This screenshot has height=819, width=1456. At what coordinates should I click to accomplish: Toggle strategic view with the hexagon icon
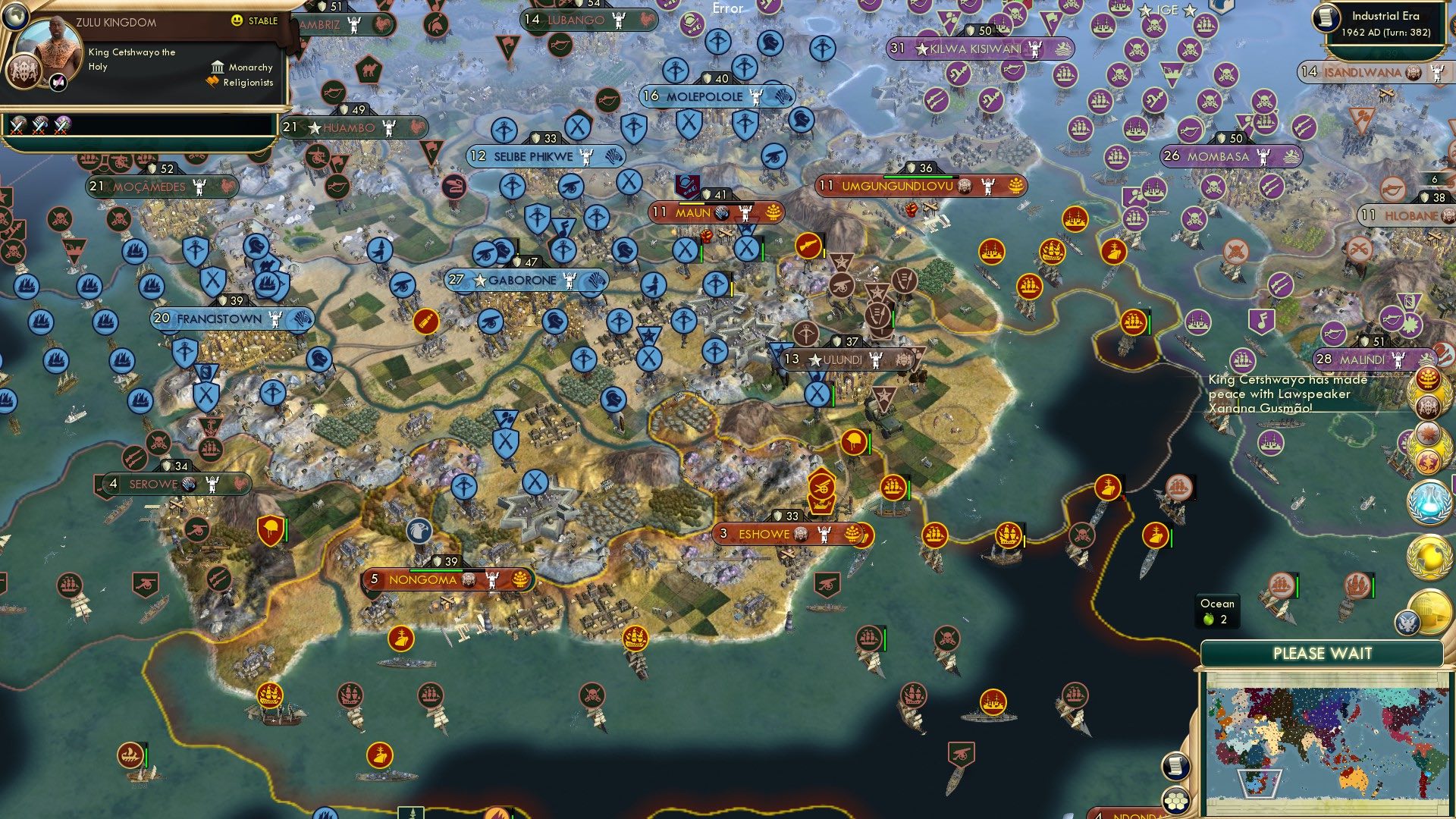1175,800
